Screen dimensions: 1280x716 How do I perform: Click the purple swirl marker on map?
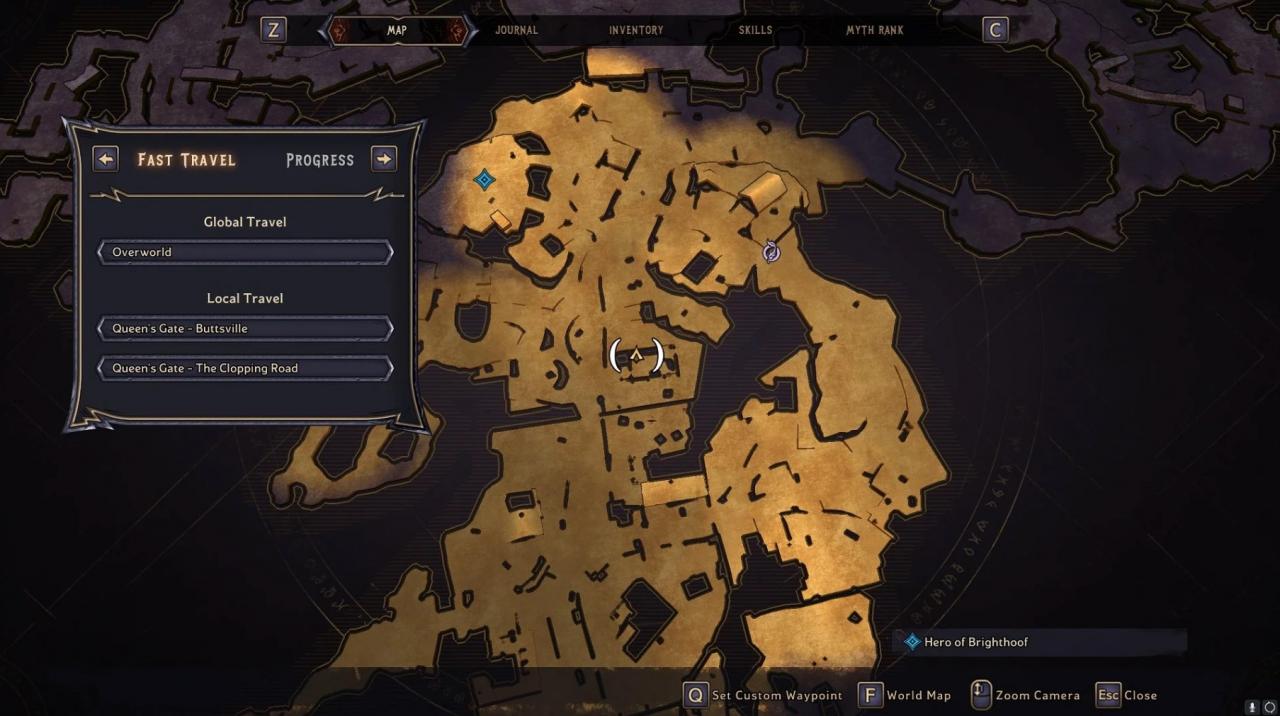pyautogui.click(x=771, y=252)
